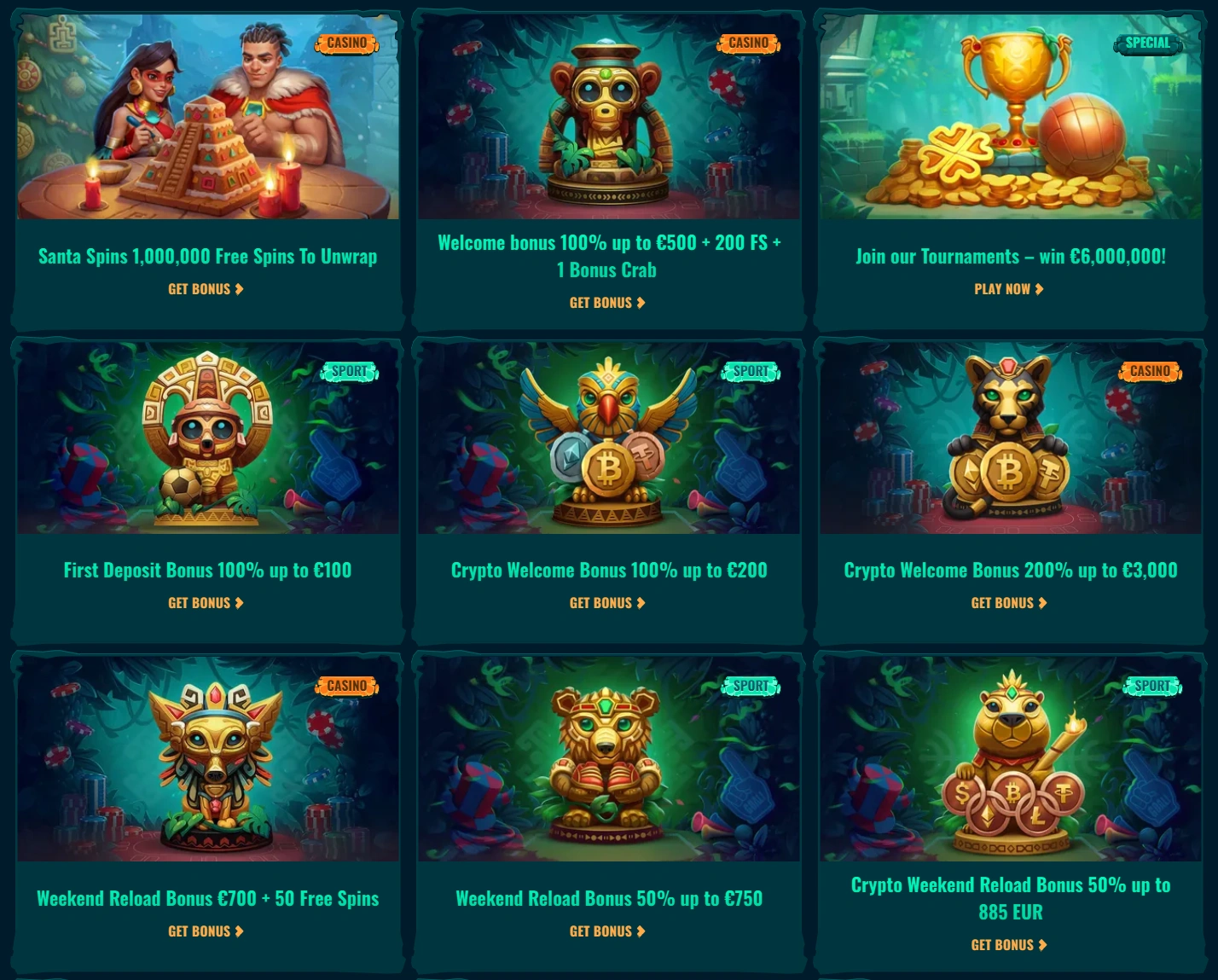Click the arrow icon next to Santa Spins GET BONUS
1218x980 pixels.
pos(240,288)
